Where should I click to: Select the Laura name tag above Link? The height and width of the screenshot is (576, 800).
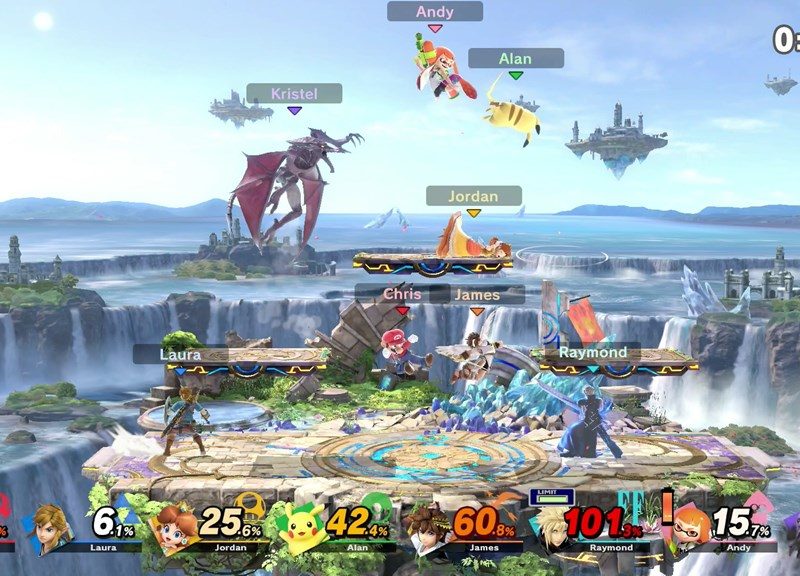181,354
